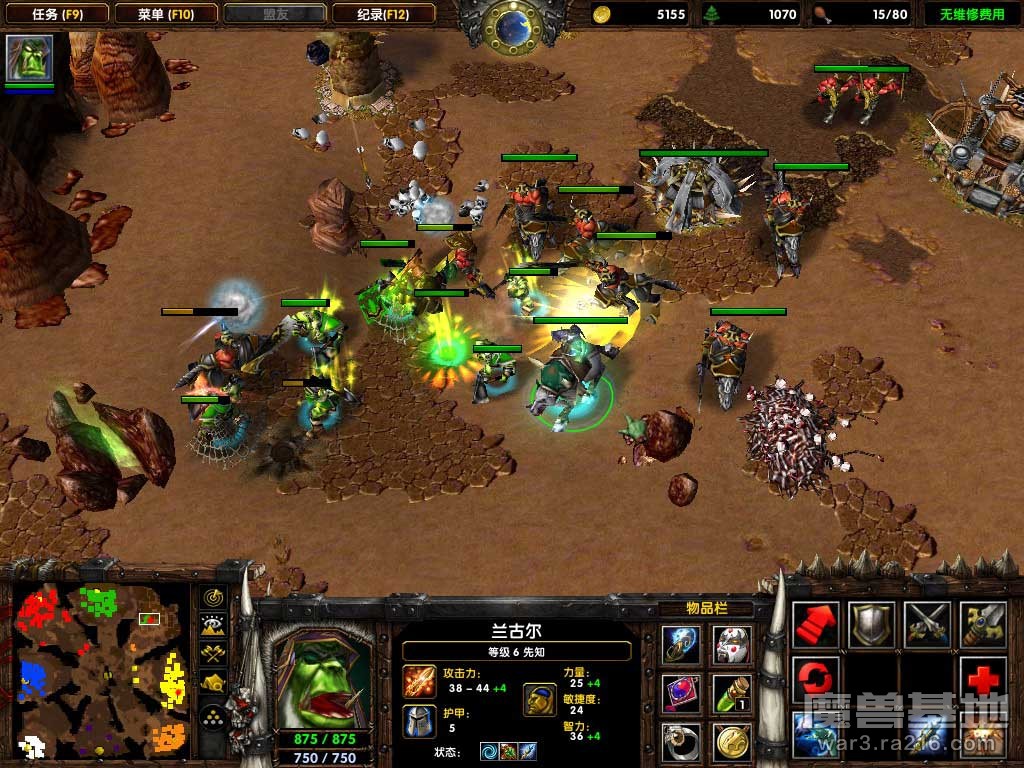Select the Far Seer hero icon
Image resolution: width=1024 pixels, height=768 pixels.
29,59
